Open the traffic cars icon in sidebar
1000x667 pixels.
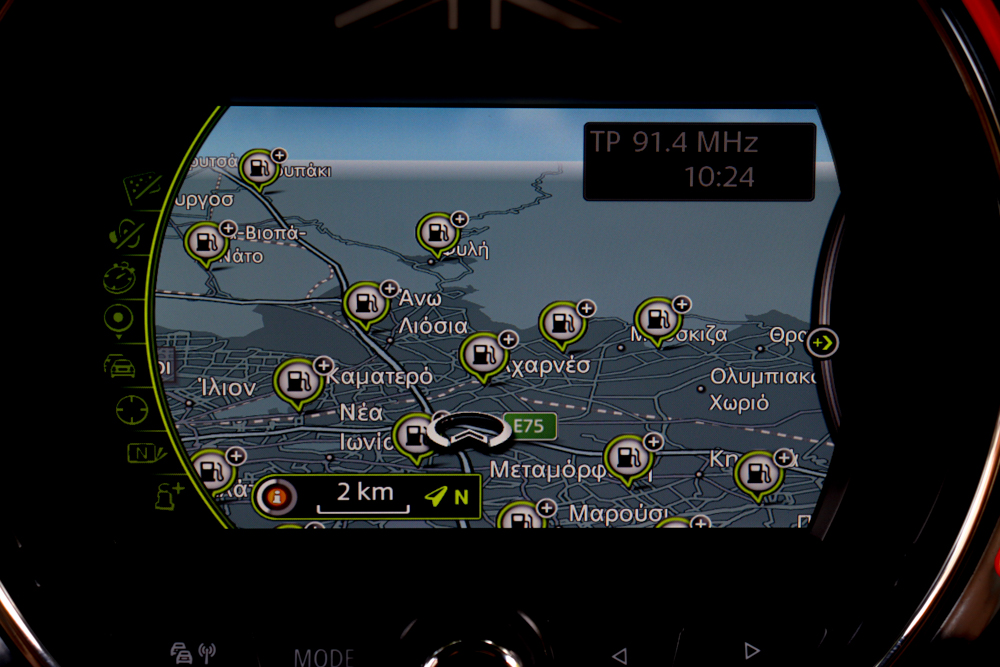120,365
